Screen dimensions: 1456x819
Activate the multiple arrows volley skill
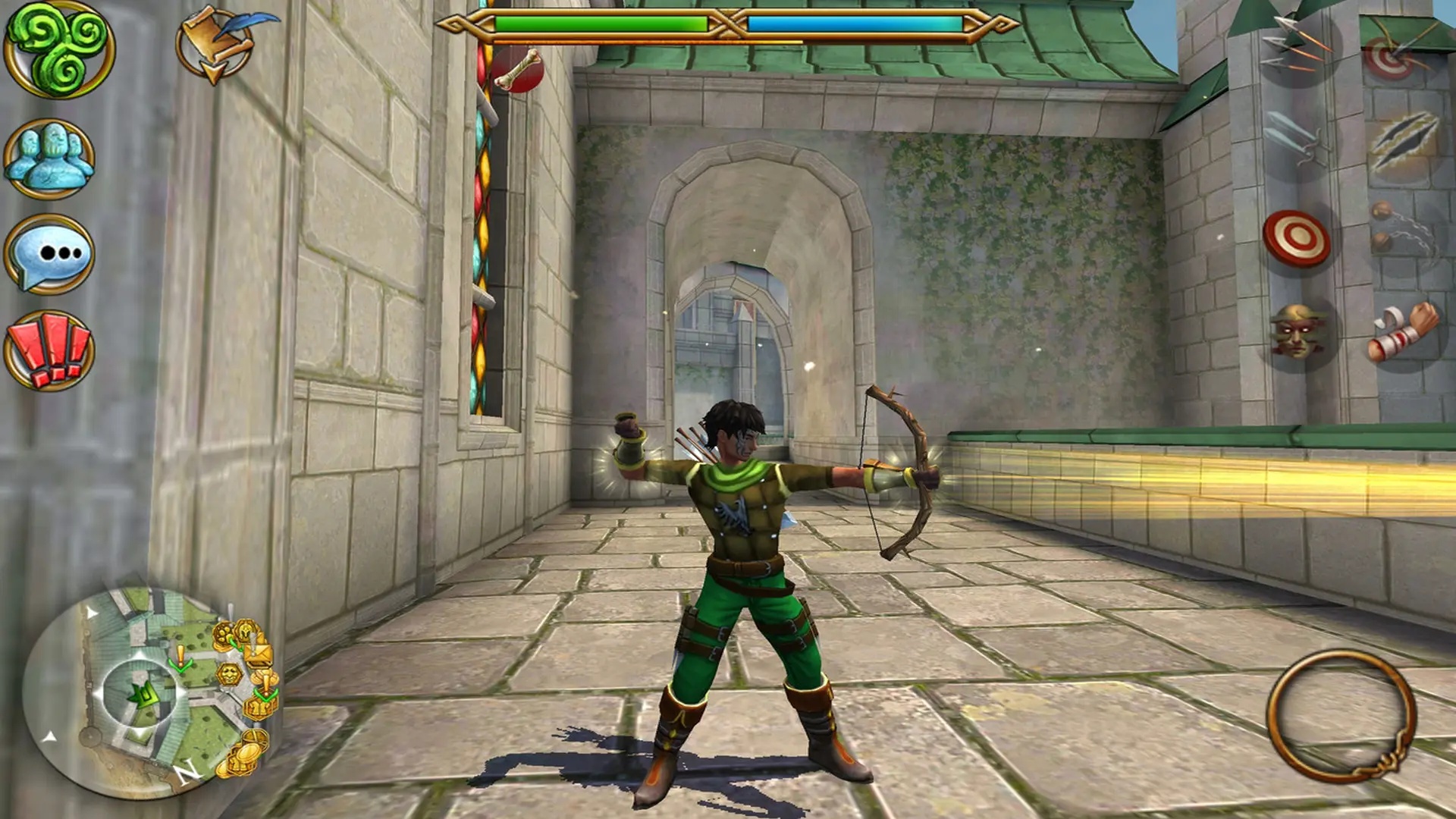tap(1298, 45)
